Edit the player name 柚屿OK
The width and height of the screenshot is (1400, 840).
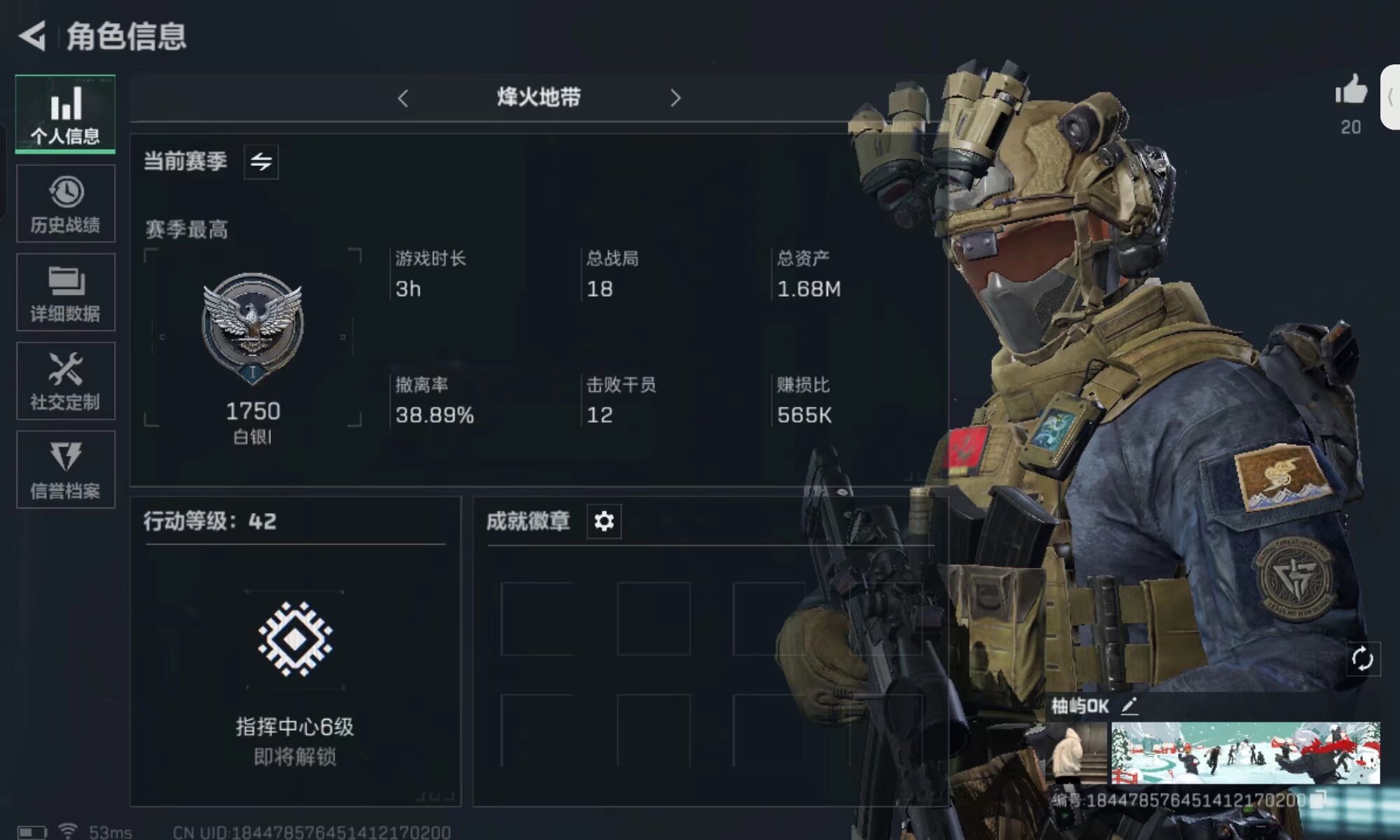[x=1129, y=706]
